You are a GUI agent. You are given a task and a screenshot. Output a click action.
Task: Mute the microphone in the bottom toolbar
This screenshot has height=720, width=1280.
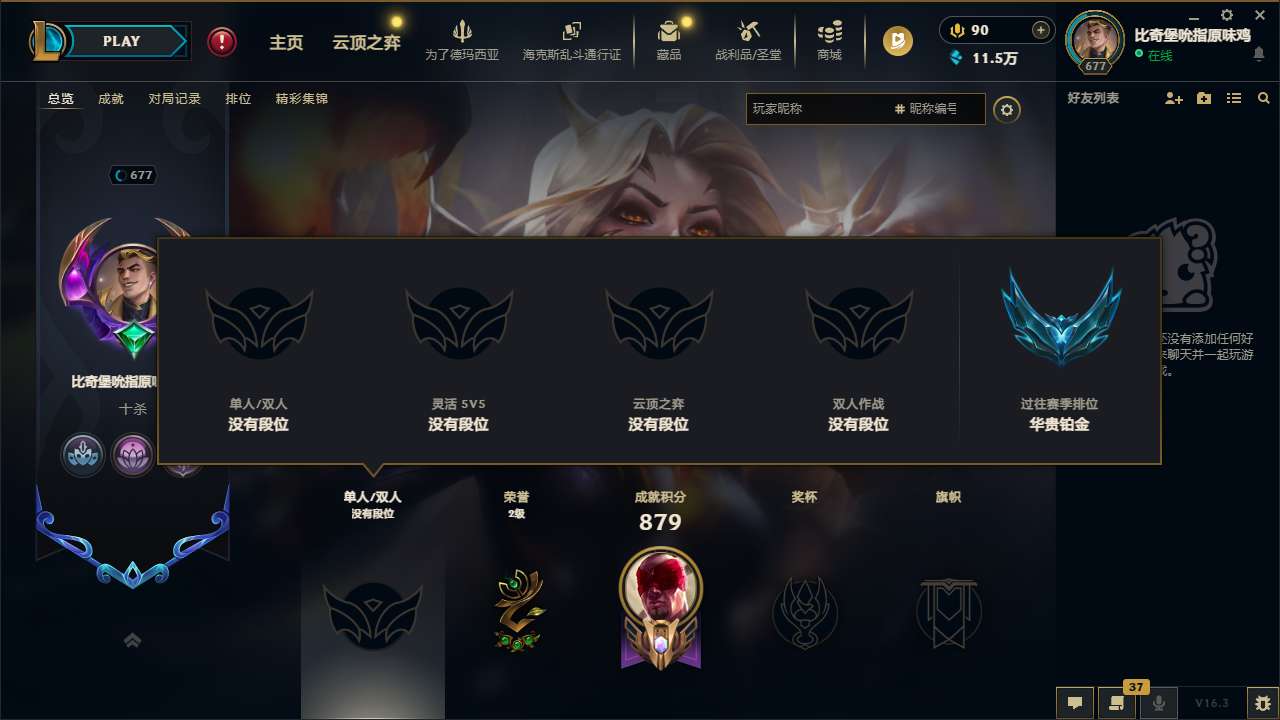(x=1160, y=703)
